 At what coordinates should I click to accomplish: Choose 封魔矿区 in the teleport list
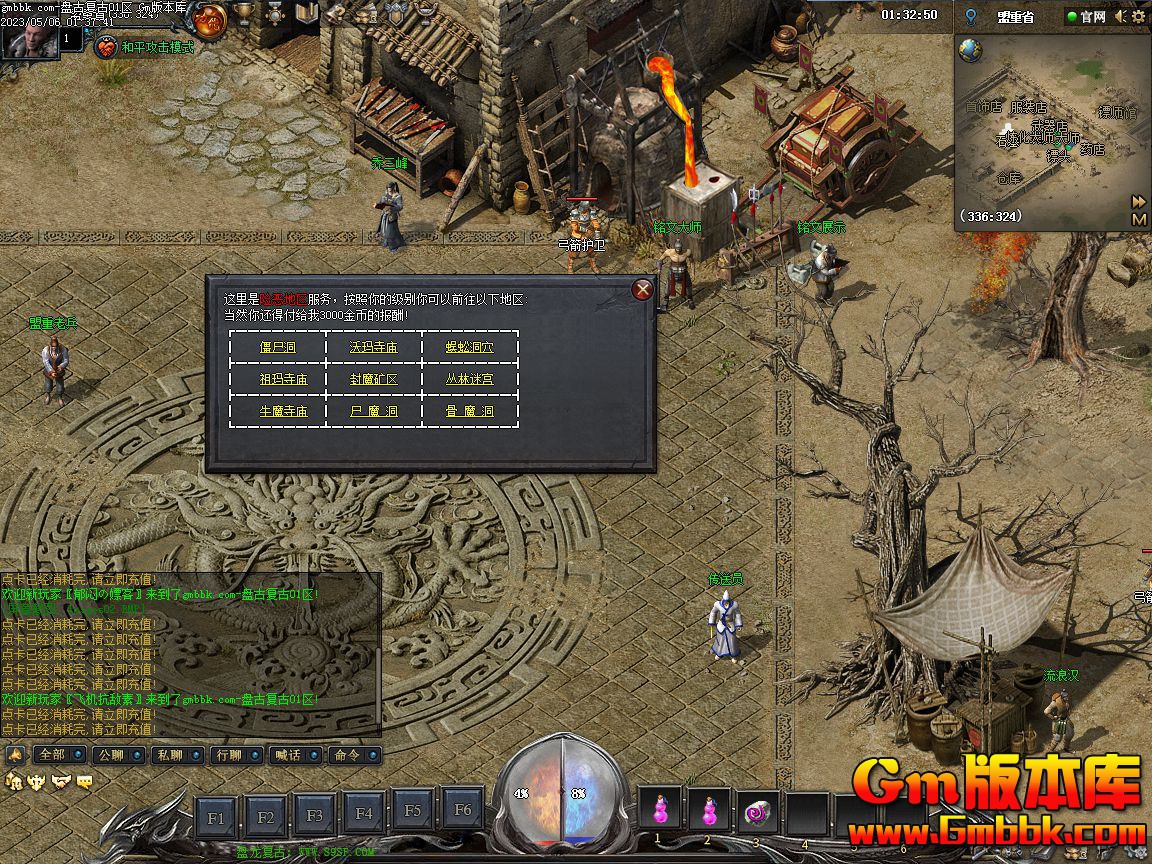pyautogui.click(x=373, y=380)
